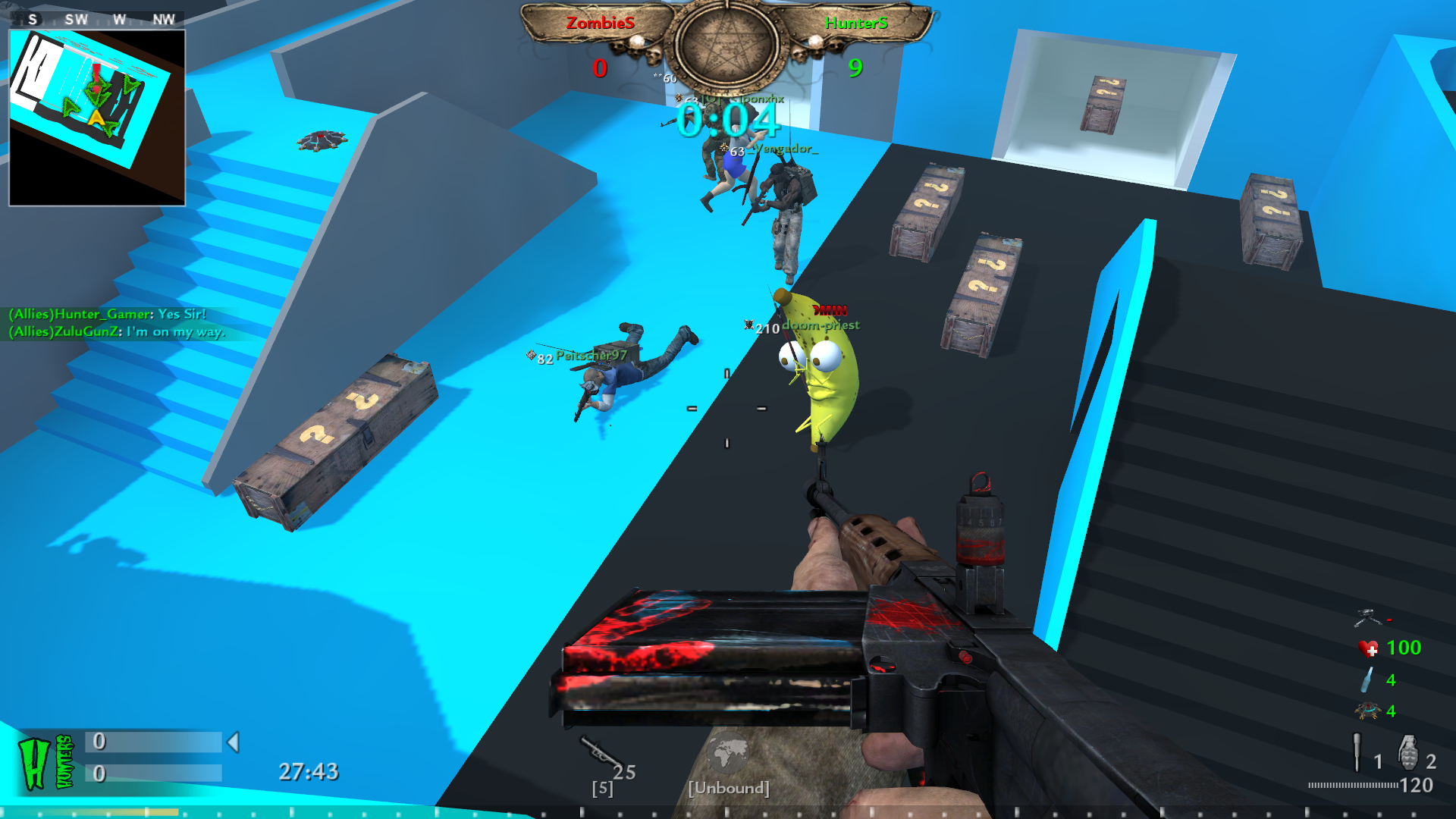Click the minimap in the corner
The height and width of the screenshot is (819, 1456).
[x=97, y=118]
